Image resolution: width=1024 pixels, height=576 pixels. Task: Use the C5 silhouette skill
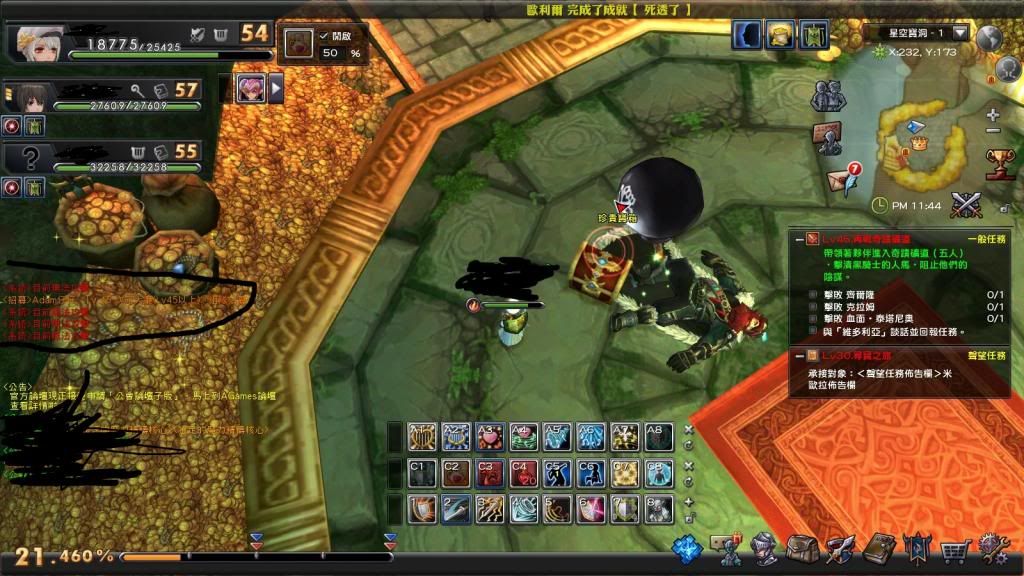point(557,472)
